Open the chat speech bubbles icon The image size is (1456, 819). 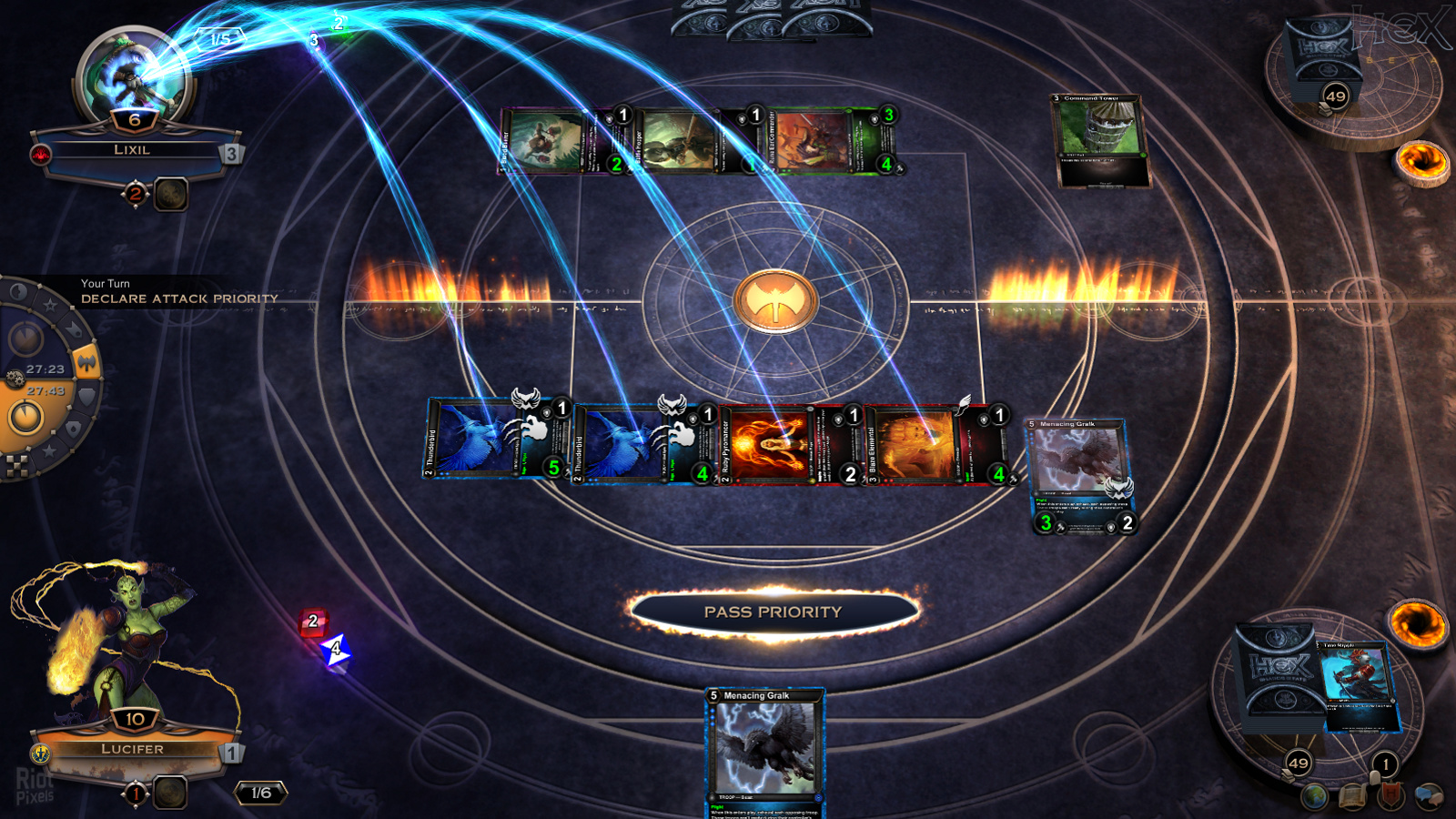point(1430,796)
